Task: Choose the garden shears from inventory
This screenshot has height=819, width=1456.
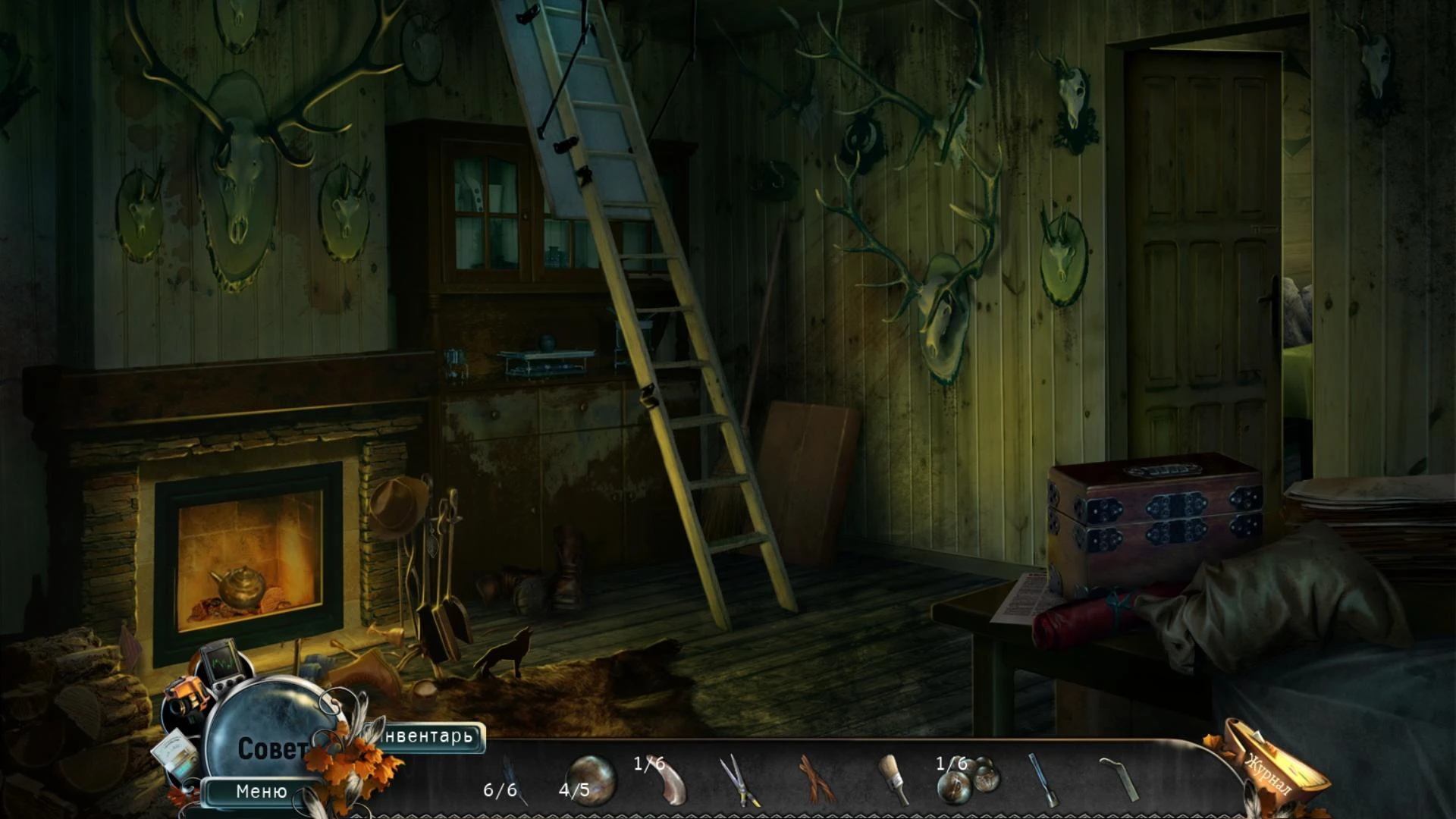Action: tap(738, 780)
